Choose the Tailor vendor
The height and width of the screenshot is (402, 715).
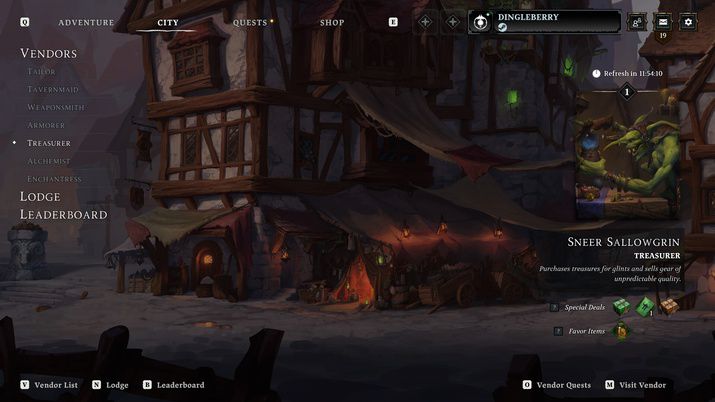pos(42,72)
